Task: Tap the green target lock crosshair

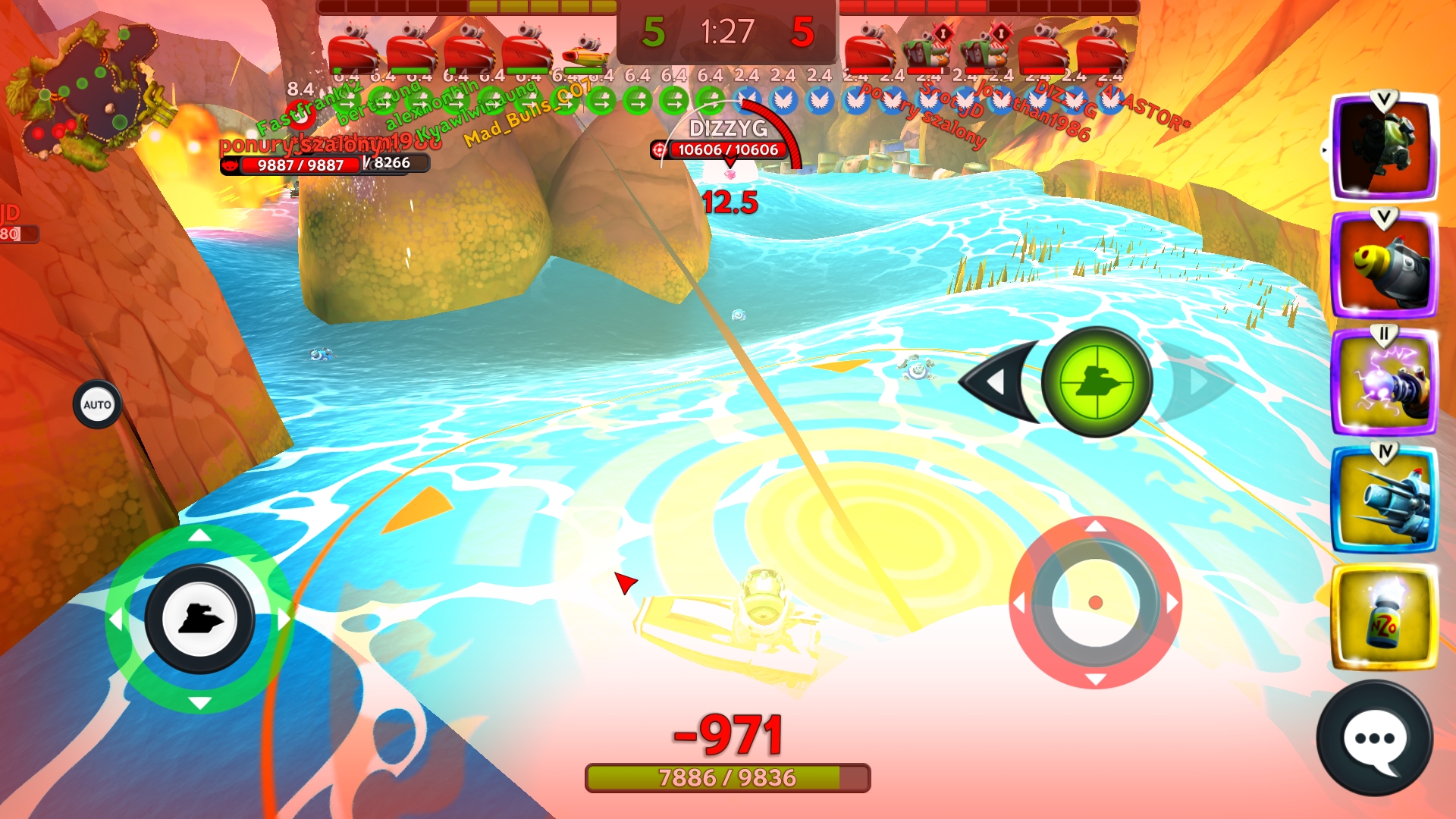Action: tap(1097, 381)
